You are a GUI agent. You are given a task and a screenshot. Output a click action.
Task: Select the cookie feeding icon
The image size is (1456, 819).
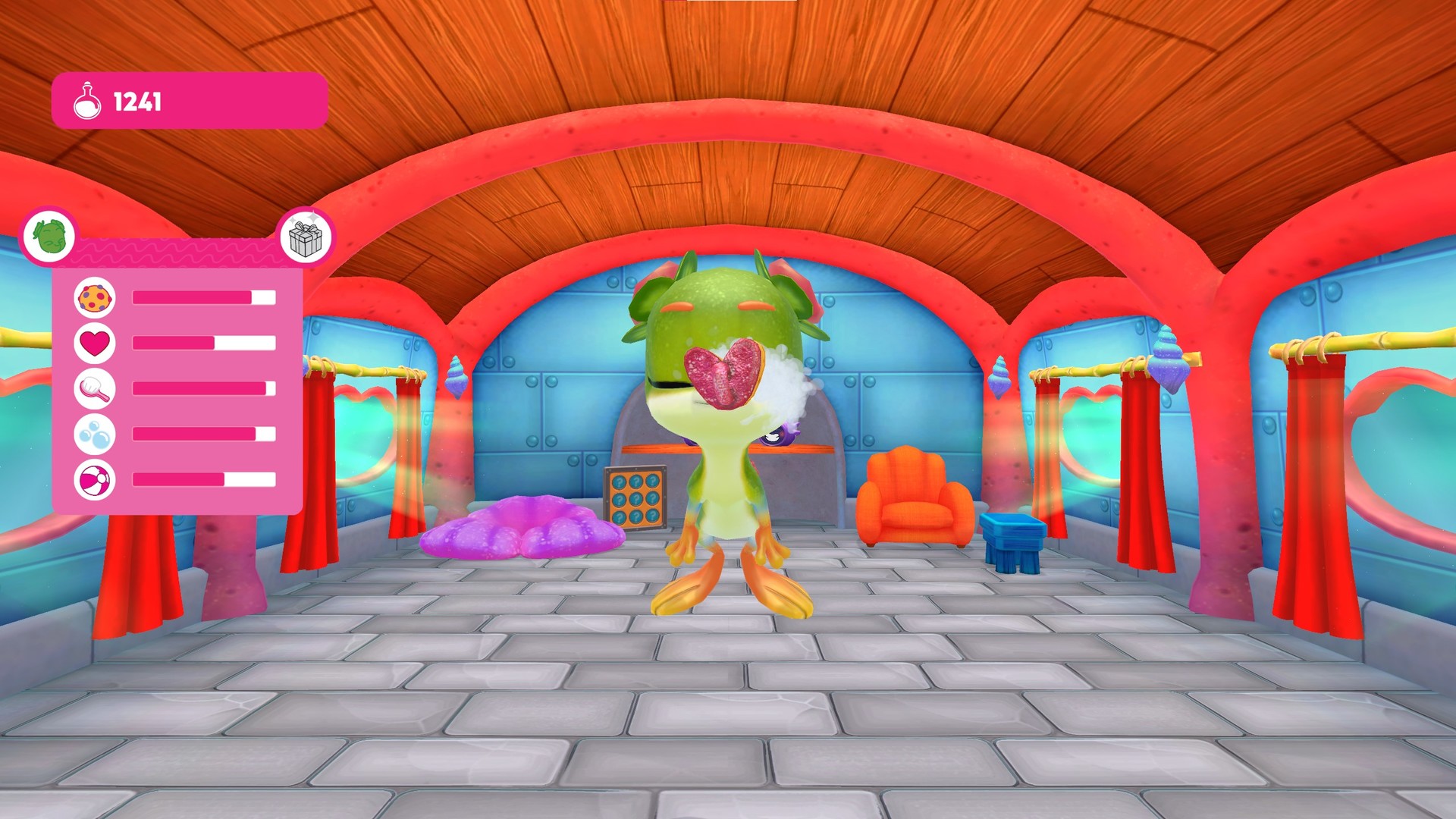[94, 297]
